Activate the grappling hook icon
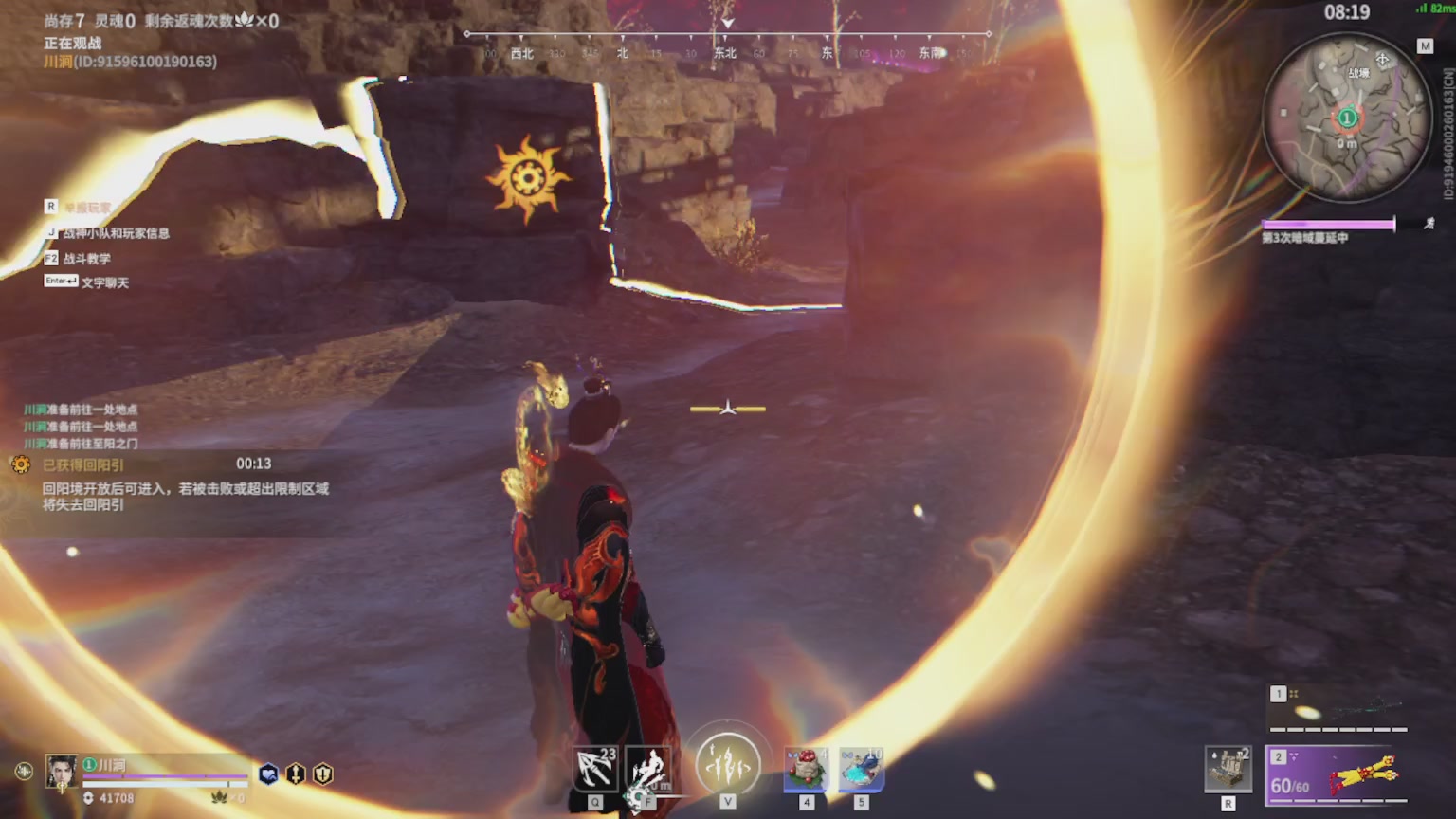The image size is (1456, 819). (x=595, y=769)
